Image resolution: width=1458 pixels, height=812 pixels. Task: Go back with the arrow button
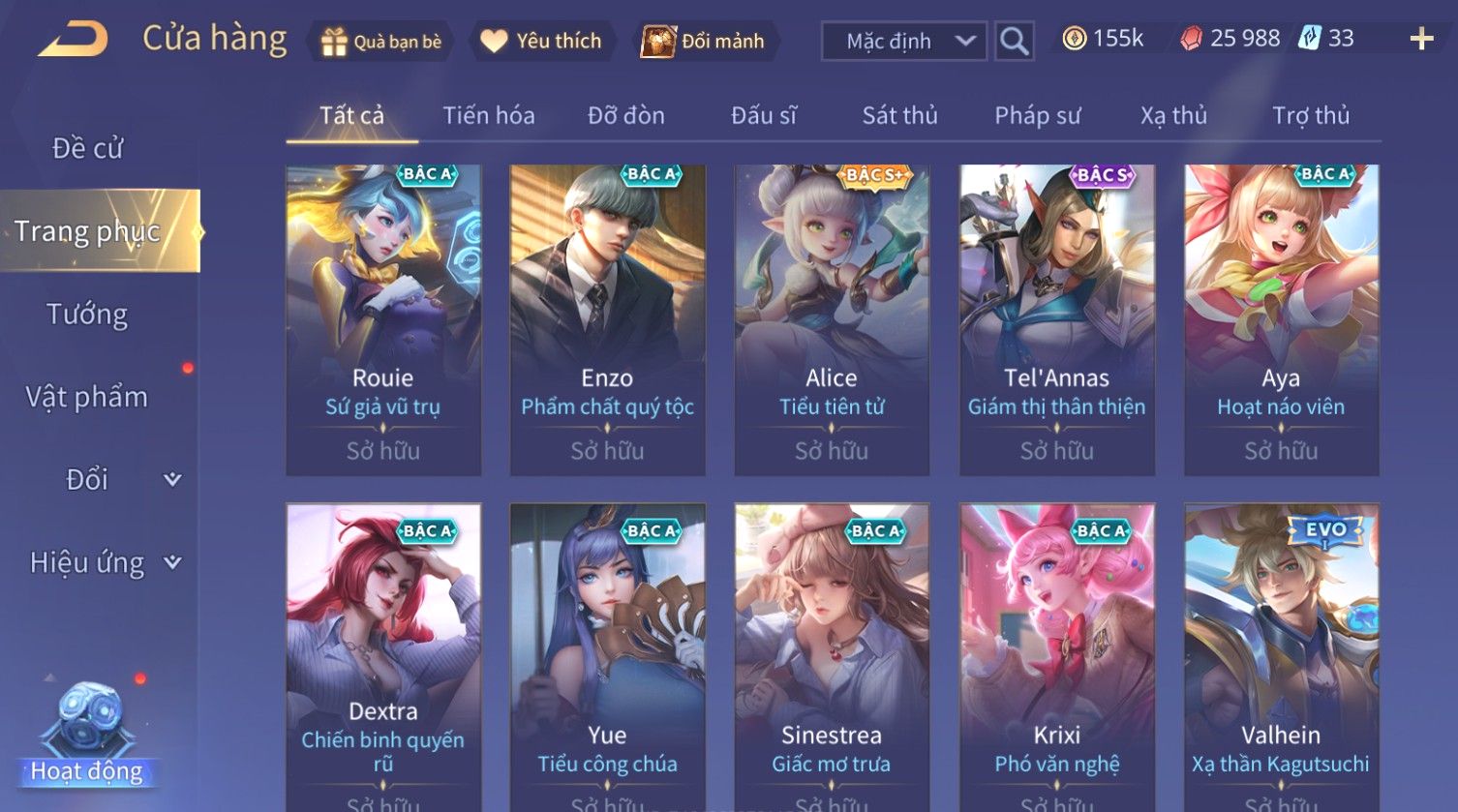click(74, 41)
